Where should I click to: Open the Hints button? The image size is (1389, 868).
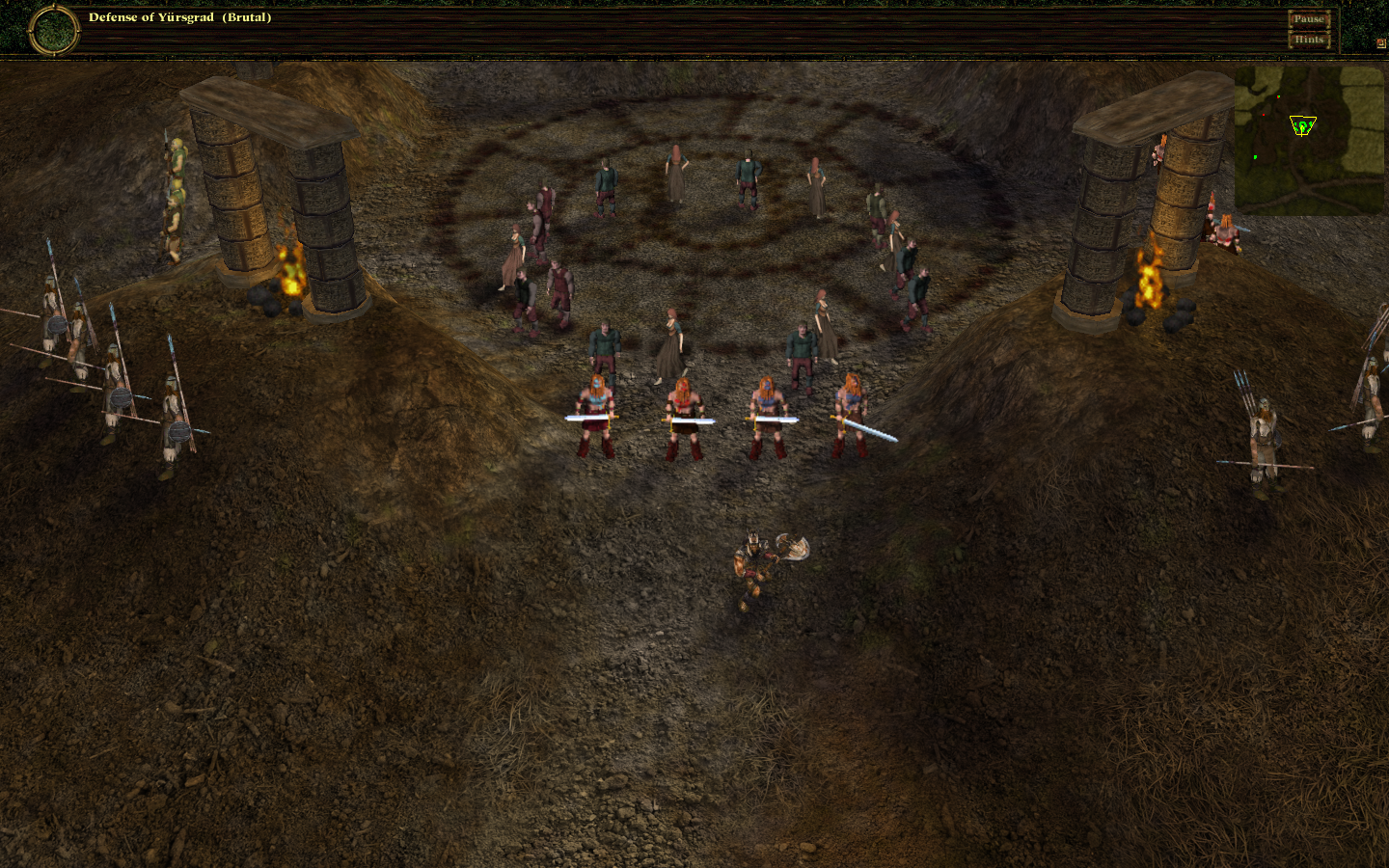click(x=1309, y=40)
